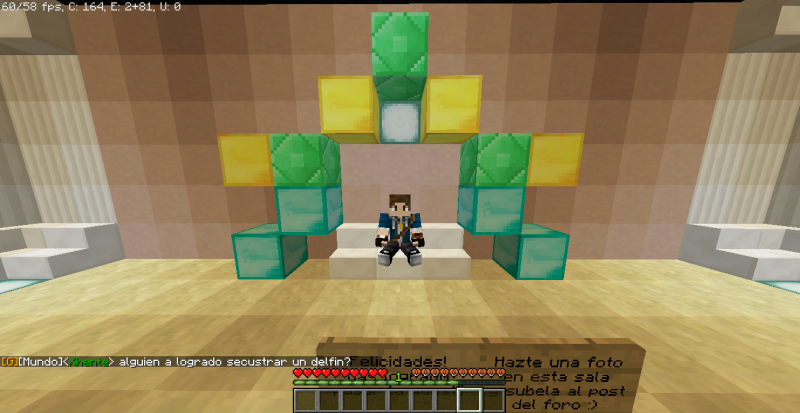Click the green player name in chat
Screen dimensions: 800x413
pos(89,361)
